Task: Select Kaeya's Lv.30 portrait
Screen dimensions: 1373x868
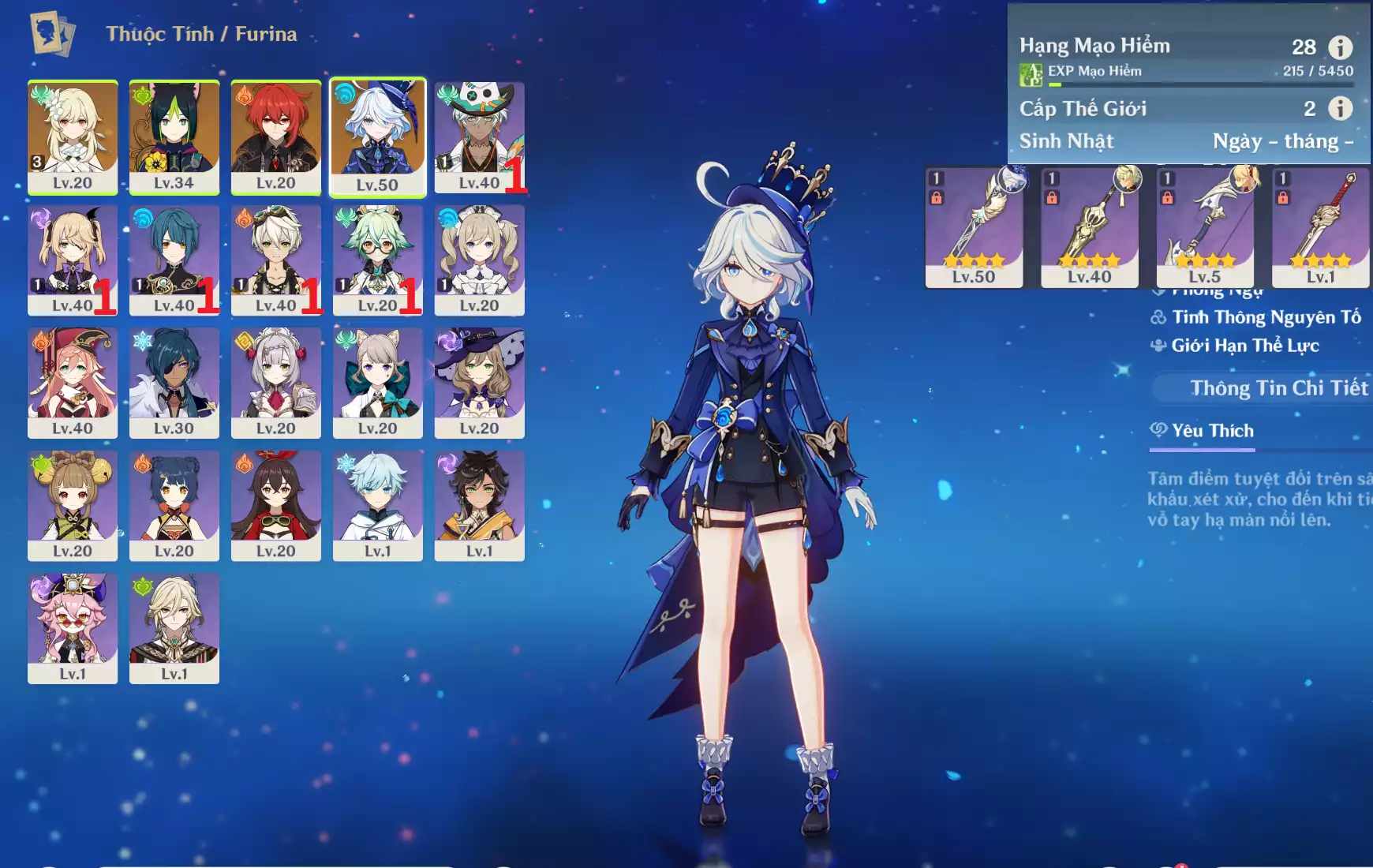Action: (174, 381)
